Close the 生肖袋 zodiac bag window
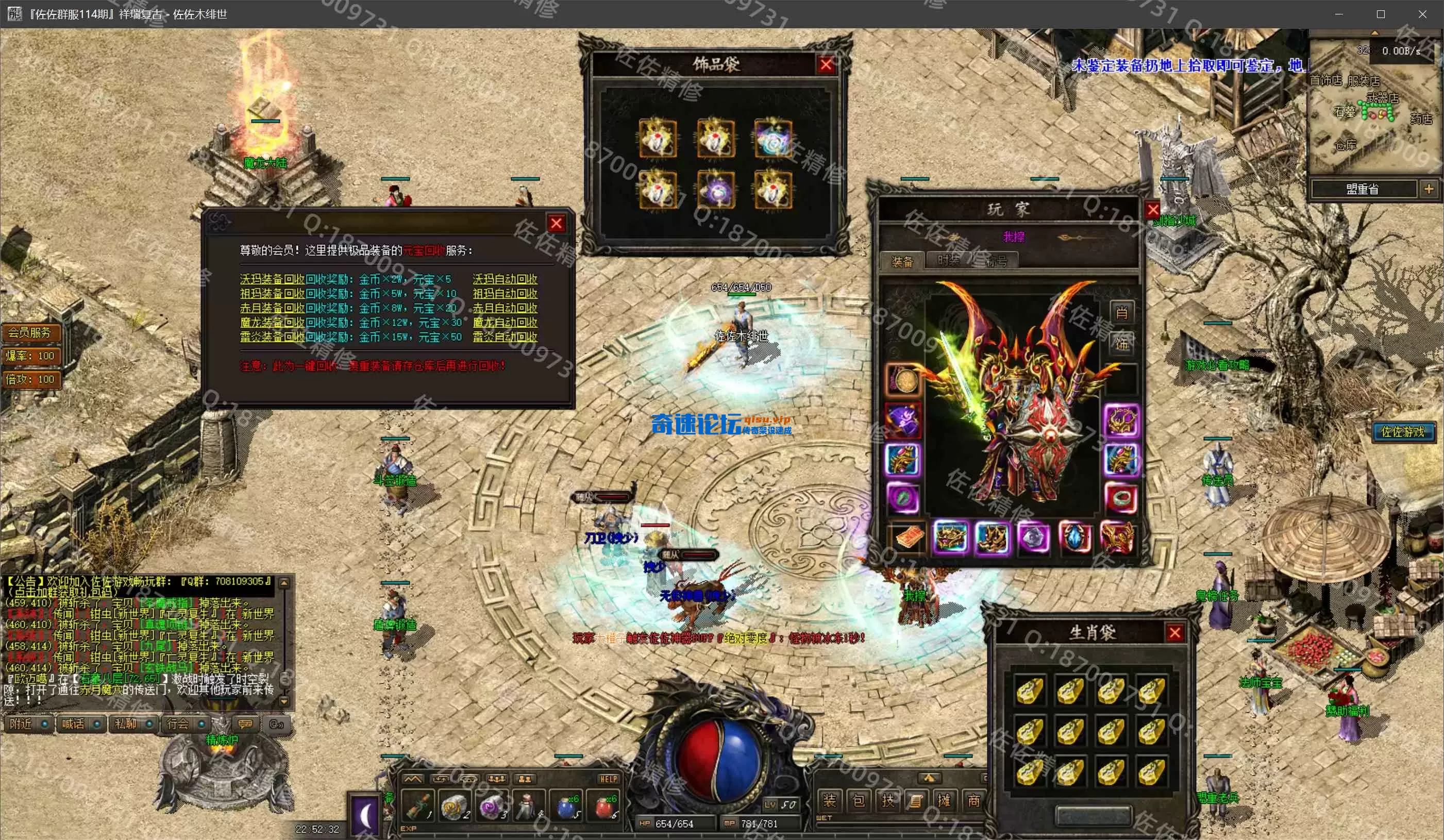This screenshot has height=840, width=1444. click(1174, 633)
